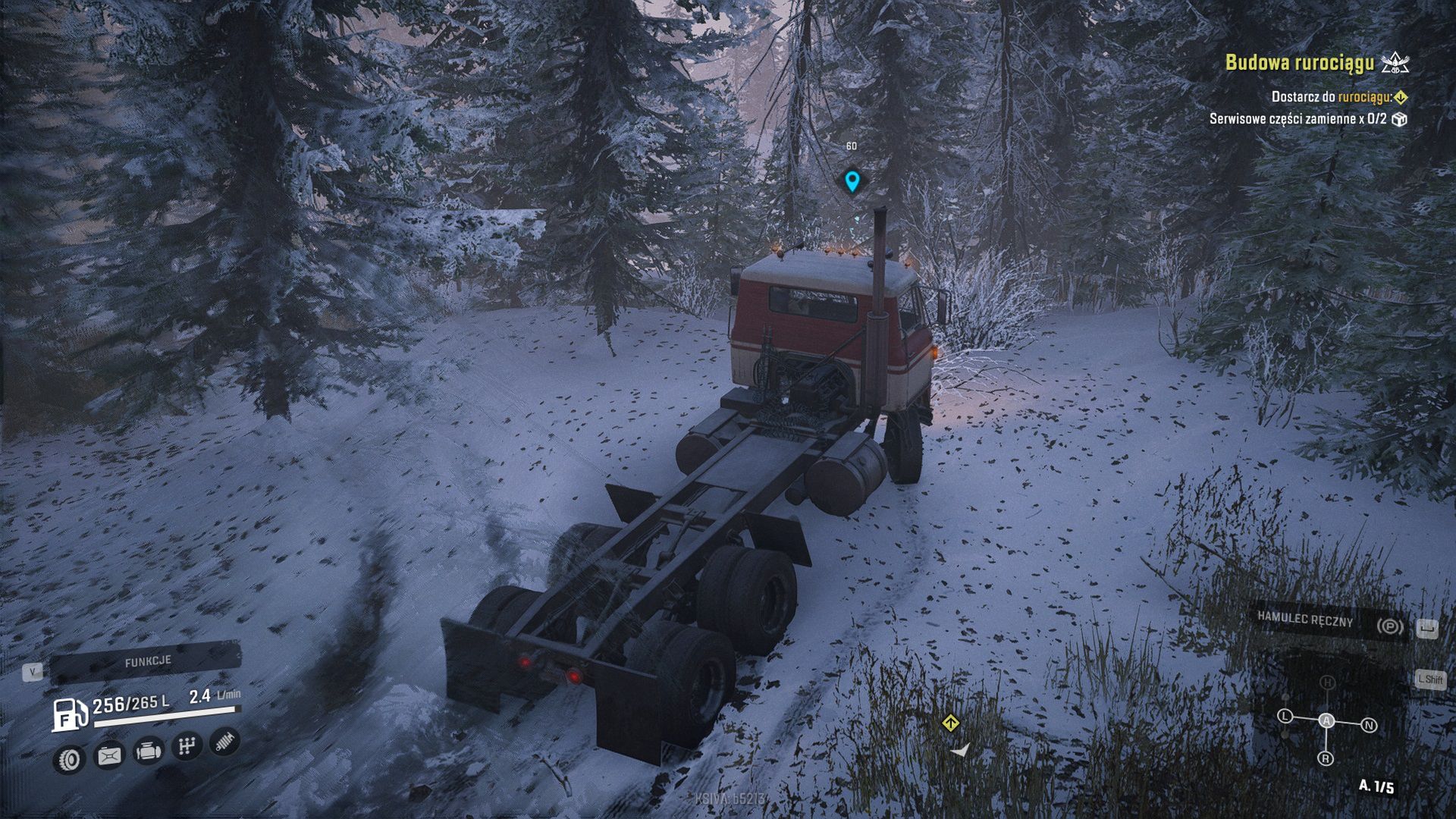Shift to the L low gear

tap(1285, 716)
